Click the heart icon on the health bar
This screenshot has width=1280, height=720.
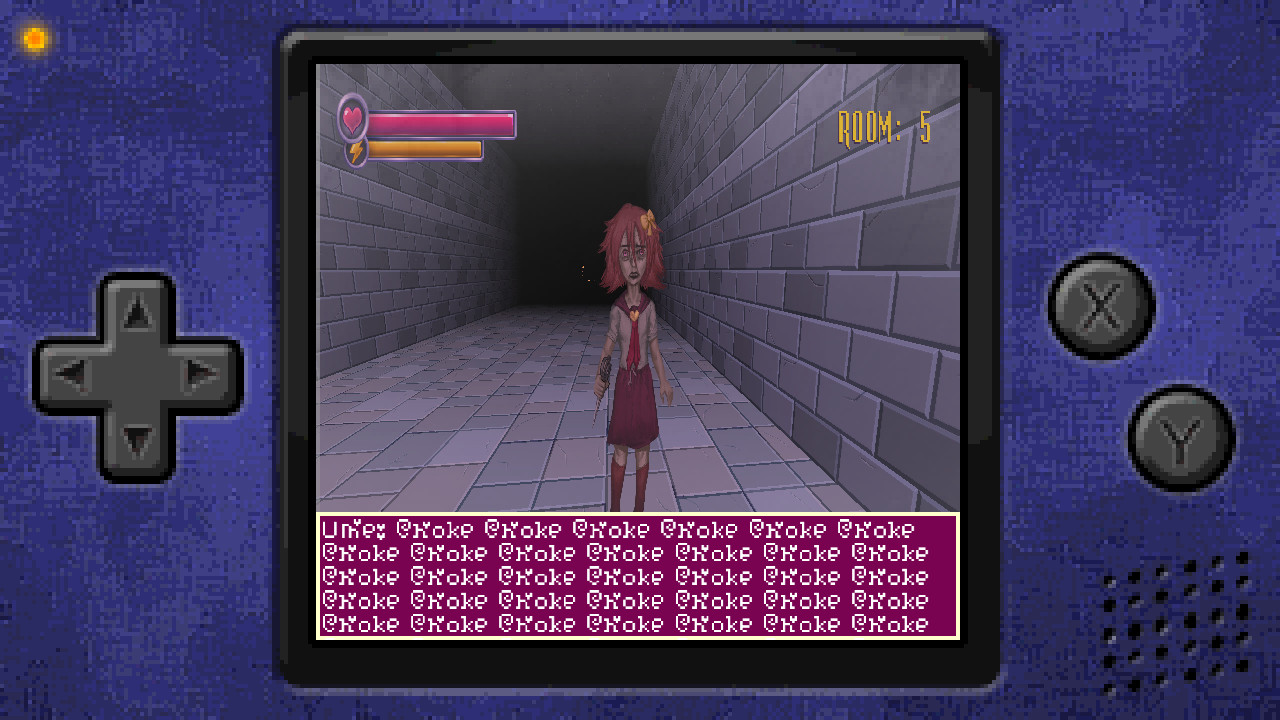(354, 119)
